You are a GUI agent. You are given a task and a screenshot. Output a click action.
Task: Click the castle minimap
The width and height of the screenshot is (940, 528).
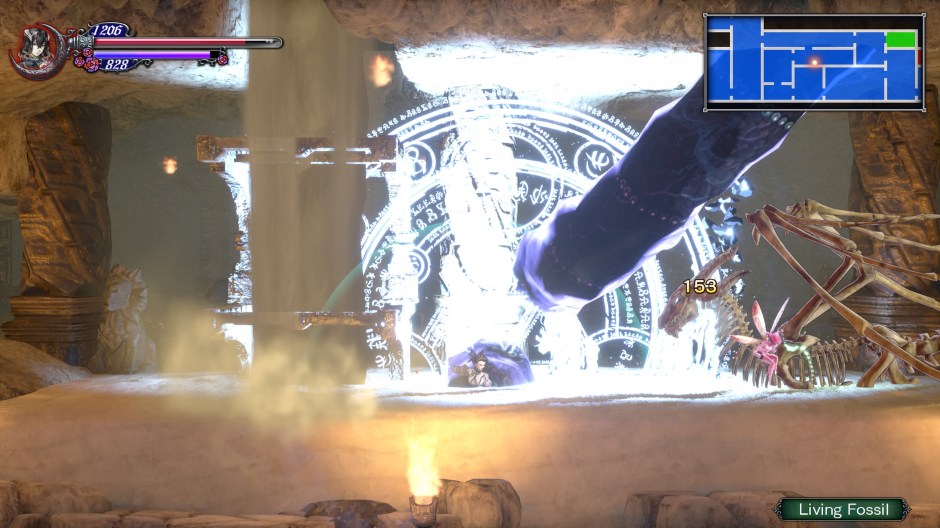point(813,60)
